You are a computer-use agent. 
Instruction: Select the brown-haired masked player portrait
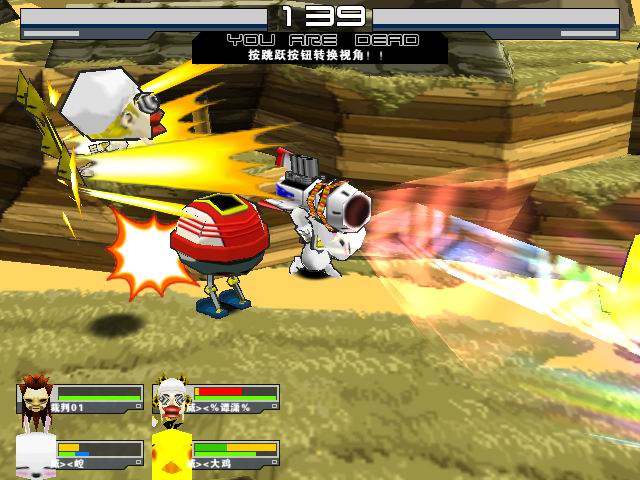[x=37, y=396]
